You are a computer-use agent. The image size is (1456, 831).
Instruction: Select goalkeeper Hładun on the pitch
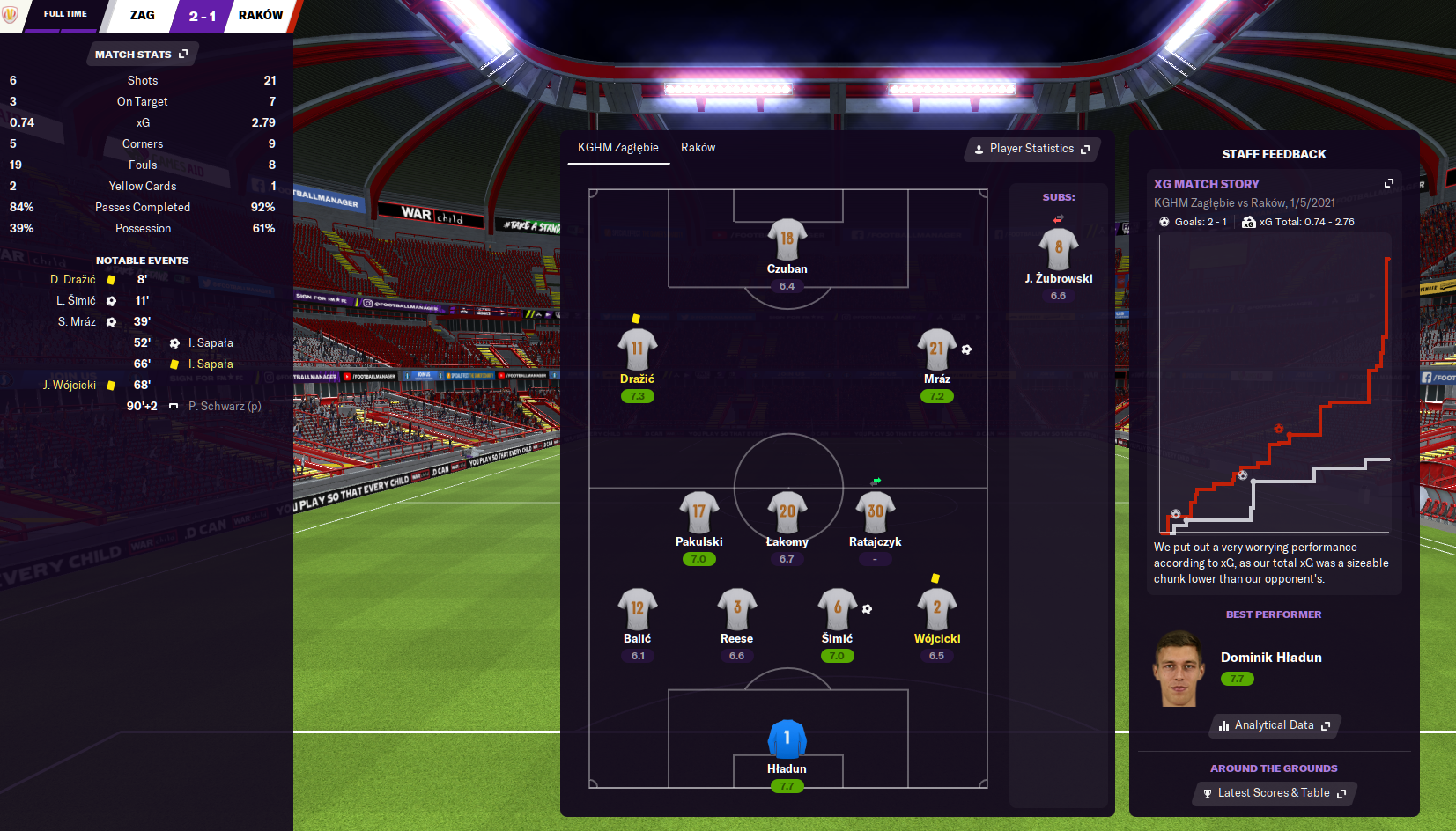(x=787, y=739)
